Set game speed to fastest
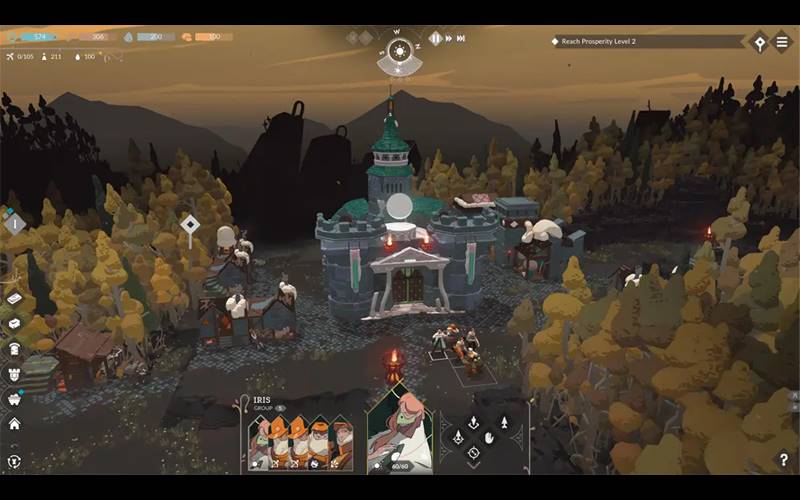Viewport: 800px width, 500px height. pos(460,38)
